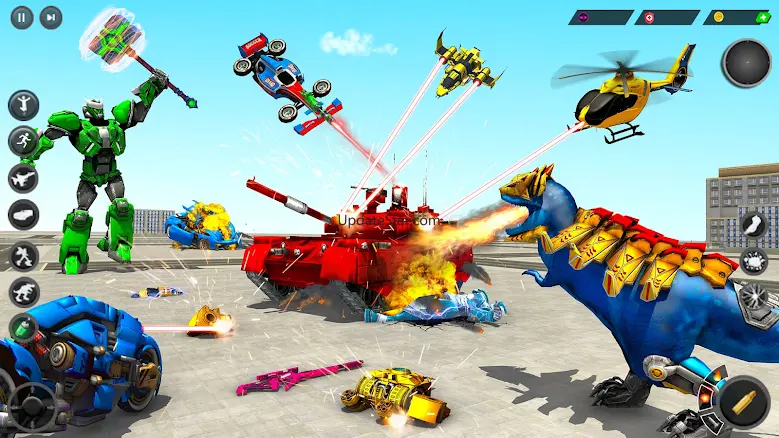Activate the running figure icon
This screenshot has height=438, width=779.
(x=23, y=141)
